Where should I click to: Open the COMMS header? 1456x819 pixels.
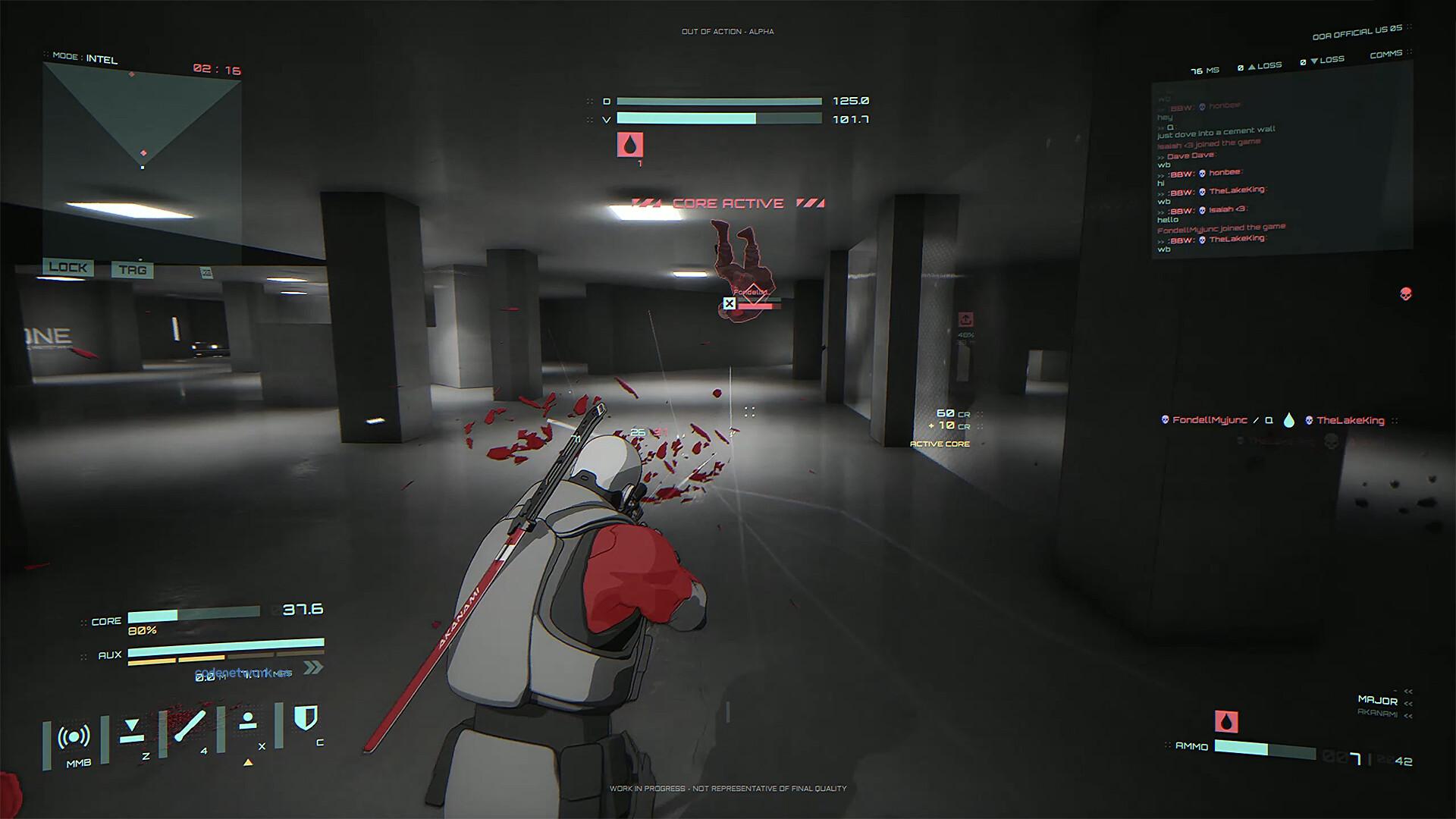coord(1385,55)
